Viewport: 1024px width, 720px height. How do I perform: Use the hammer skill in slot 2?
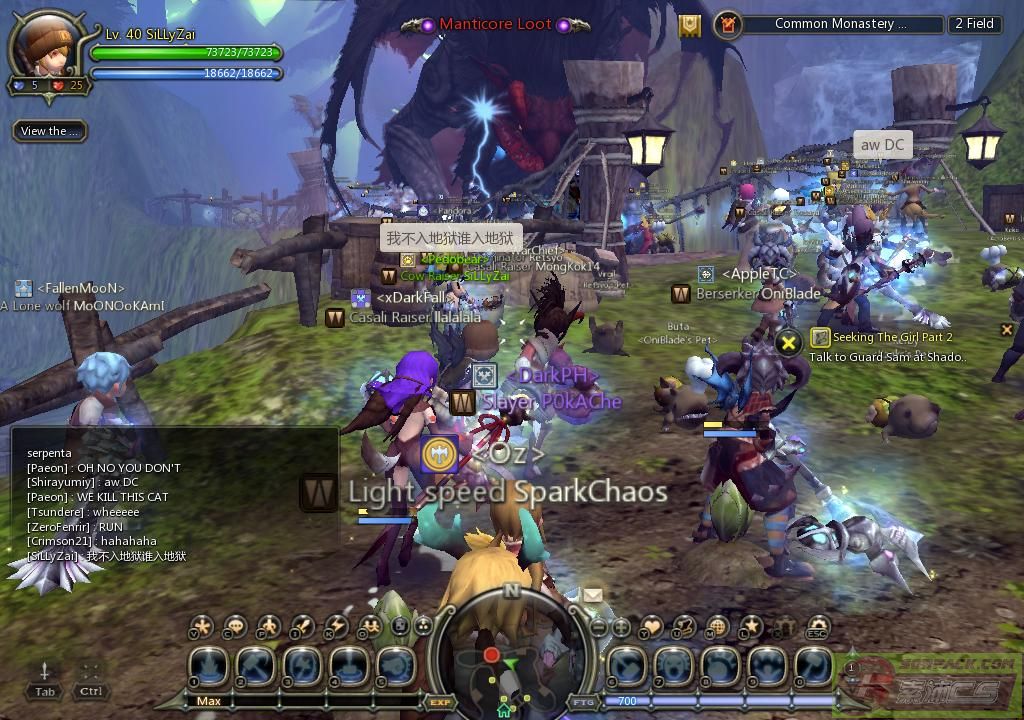[x=257, y=667]
